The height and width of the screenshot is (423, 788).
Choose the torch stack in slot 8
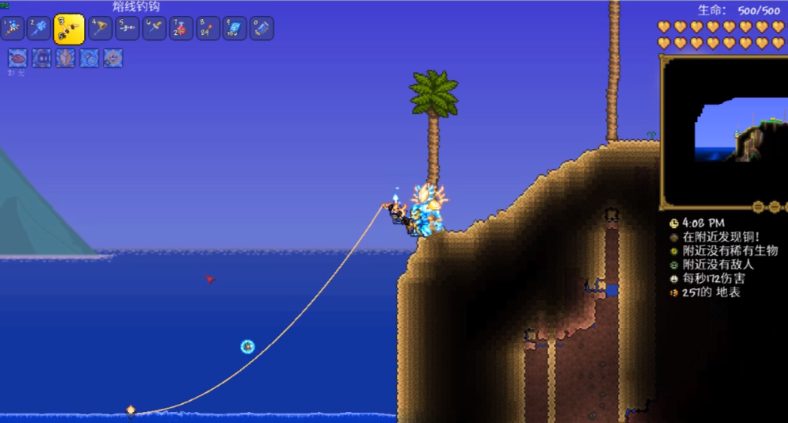coord(208,29)
